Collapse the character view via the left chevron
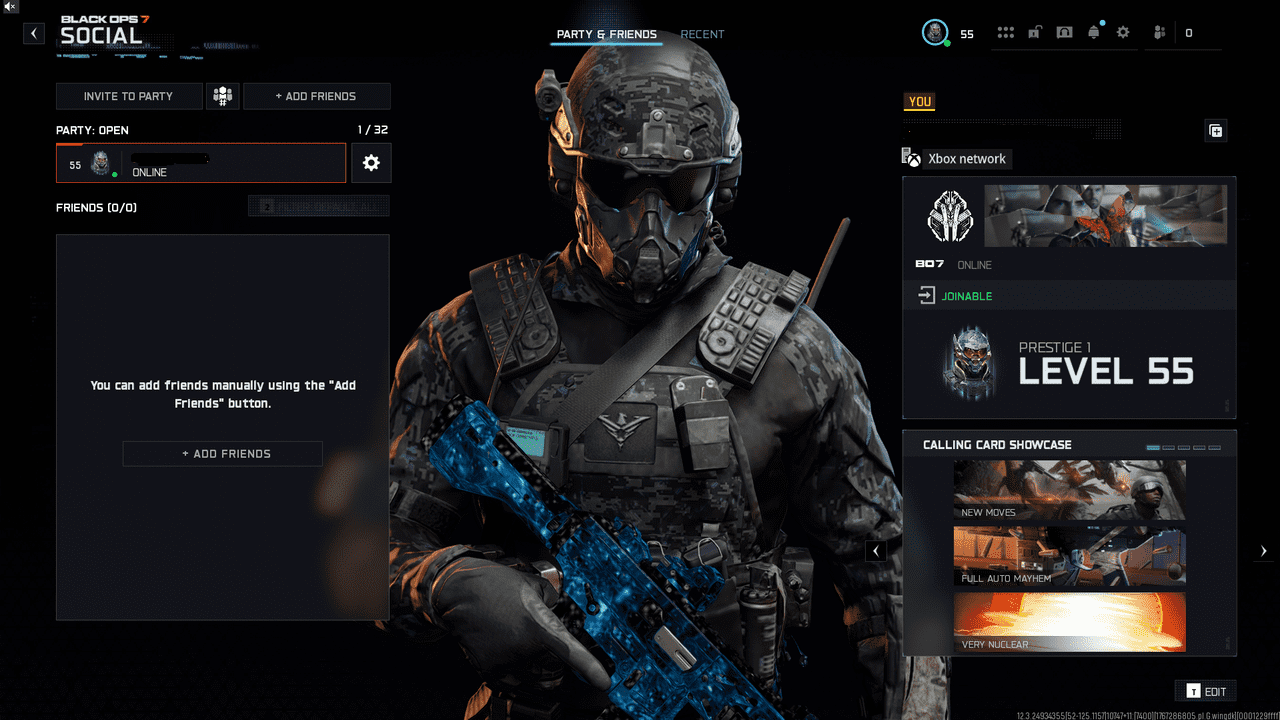The height and width of the screenshot is (720, 1280). coord(876,550)
